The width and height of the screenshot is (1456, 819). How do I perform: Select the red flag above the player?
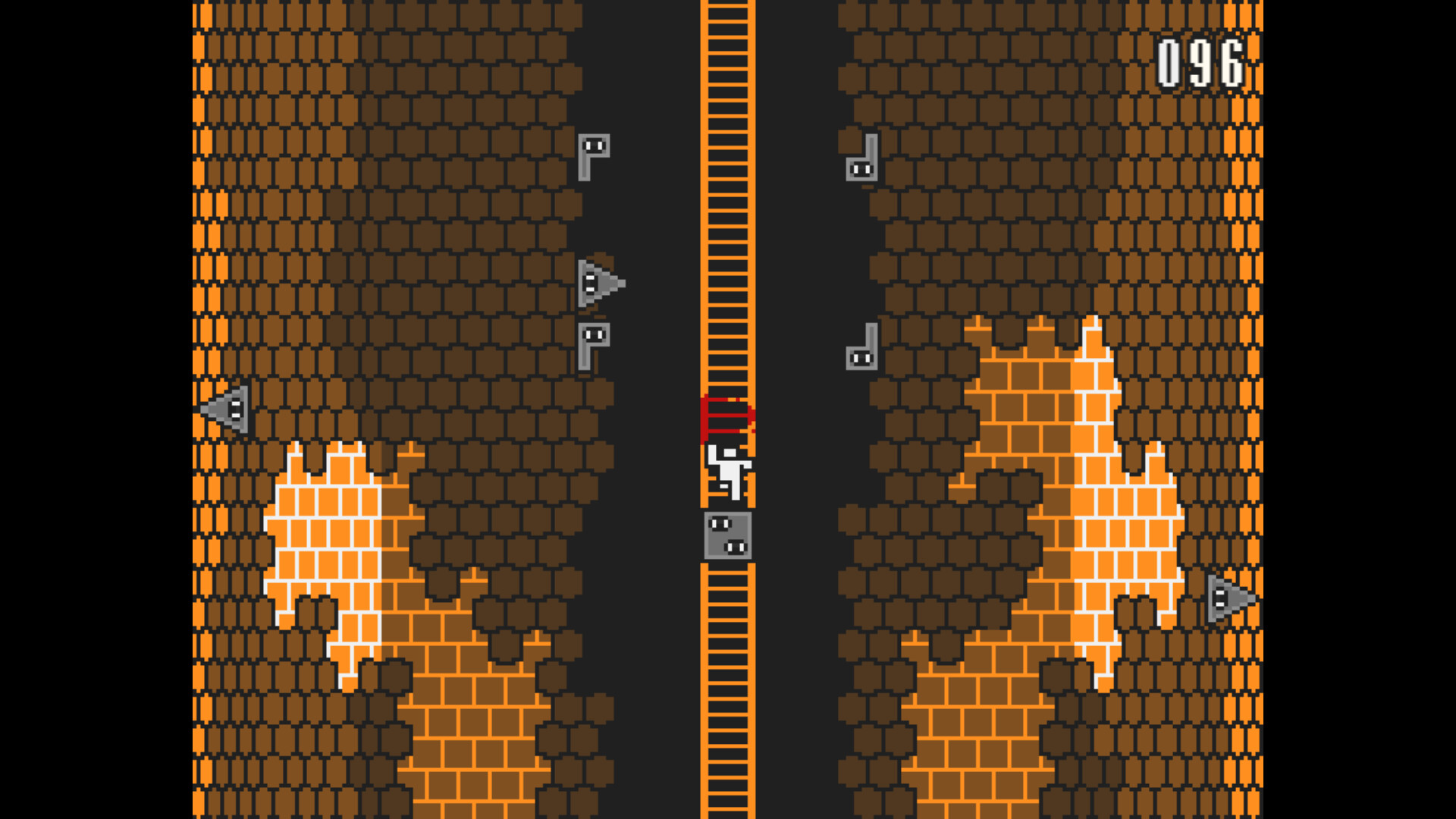pos(726,417)
